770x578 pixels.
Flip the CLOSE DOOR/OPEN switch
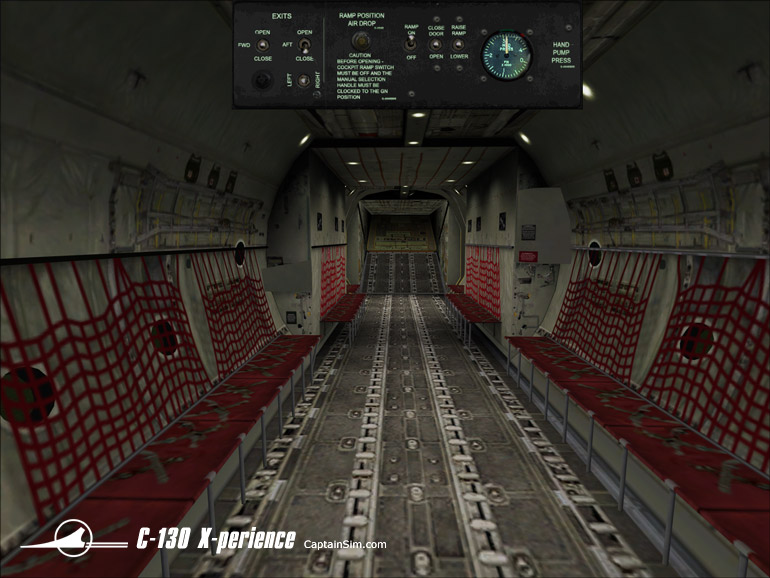coord(436,45)
